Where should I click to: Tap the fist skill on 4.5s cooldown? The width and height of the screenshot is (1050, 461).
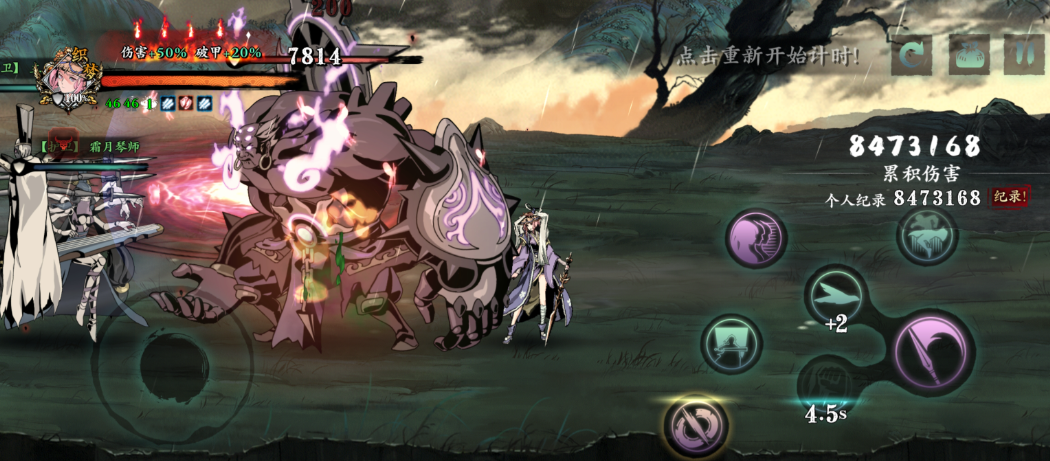coord(826,385)
